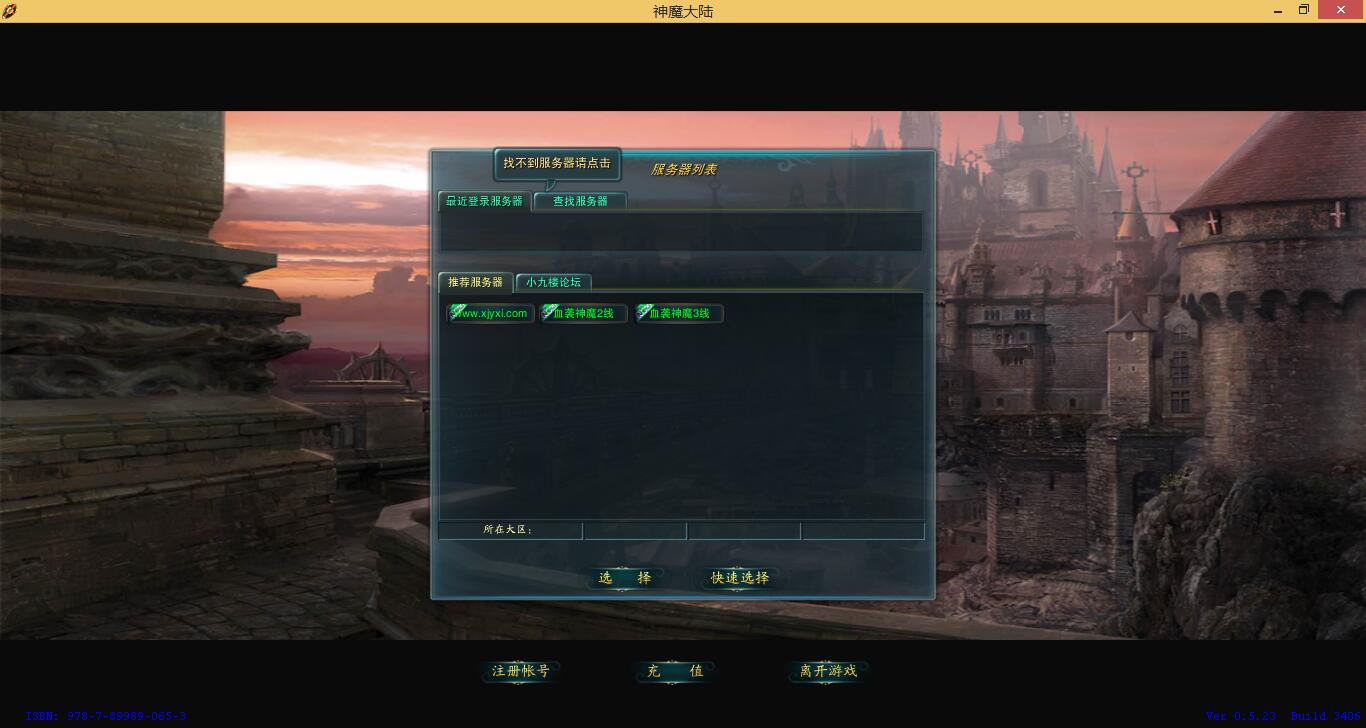Switch to the 最近登录服务器 tab
Screen dimensions: 1366x728
pos(483,201)
